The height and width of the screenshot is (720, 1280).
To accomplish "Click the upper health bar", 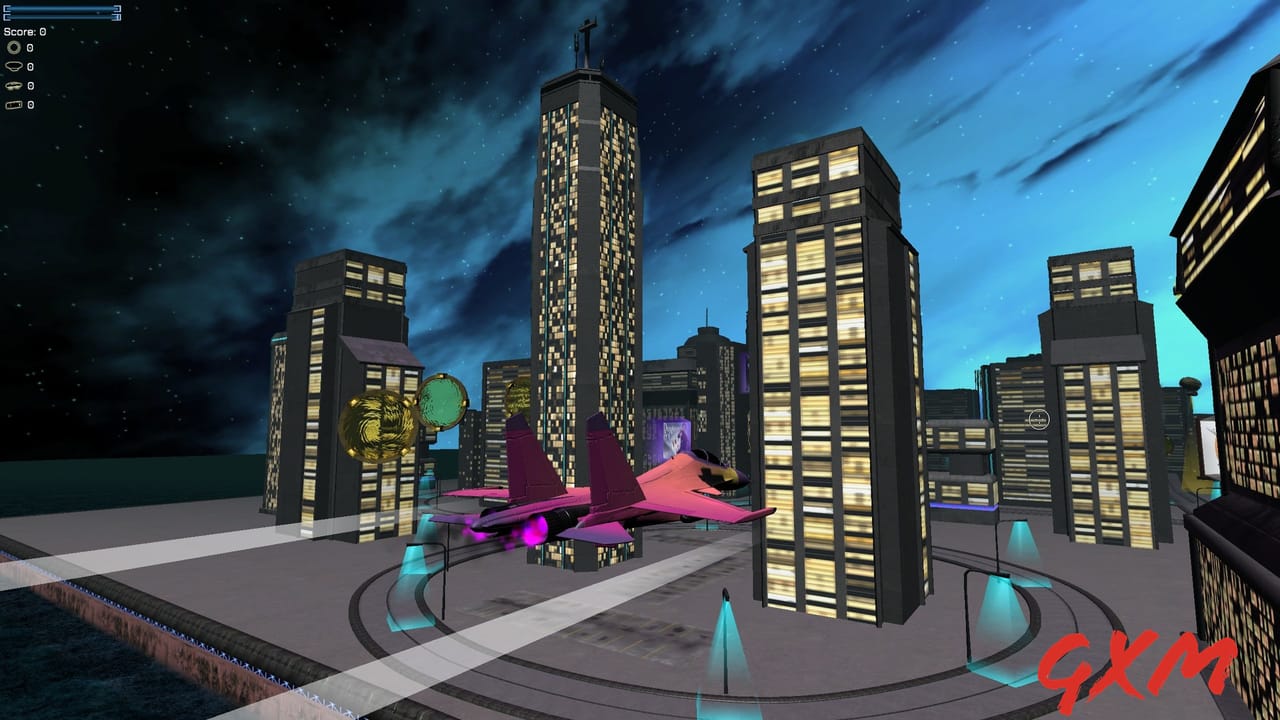I will click(60, 9).
